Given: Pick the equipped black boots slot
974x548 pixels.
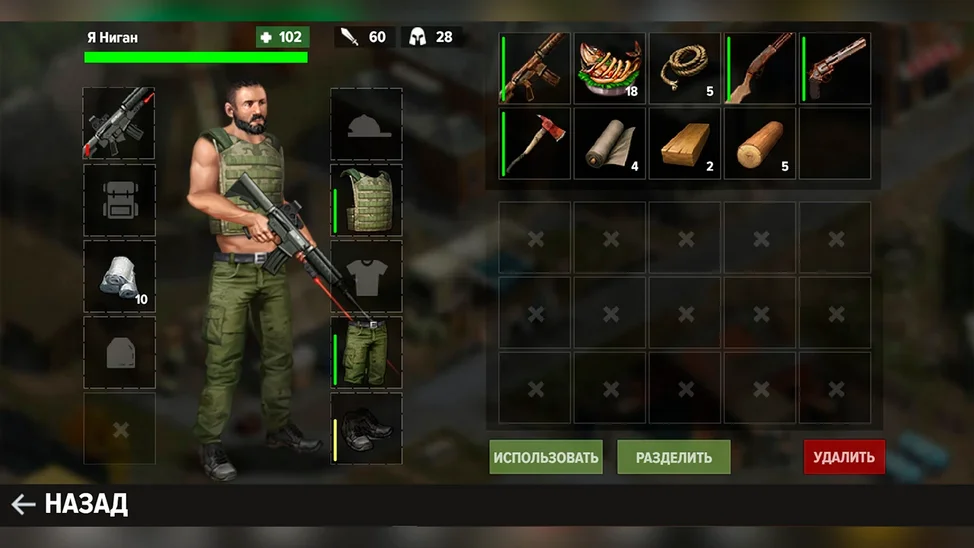Looking at the screenshot, I should pos(367,428).
